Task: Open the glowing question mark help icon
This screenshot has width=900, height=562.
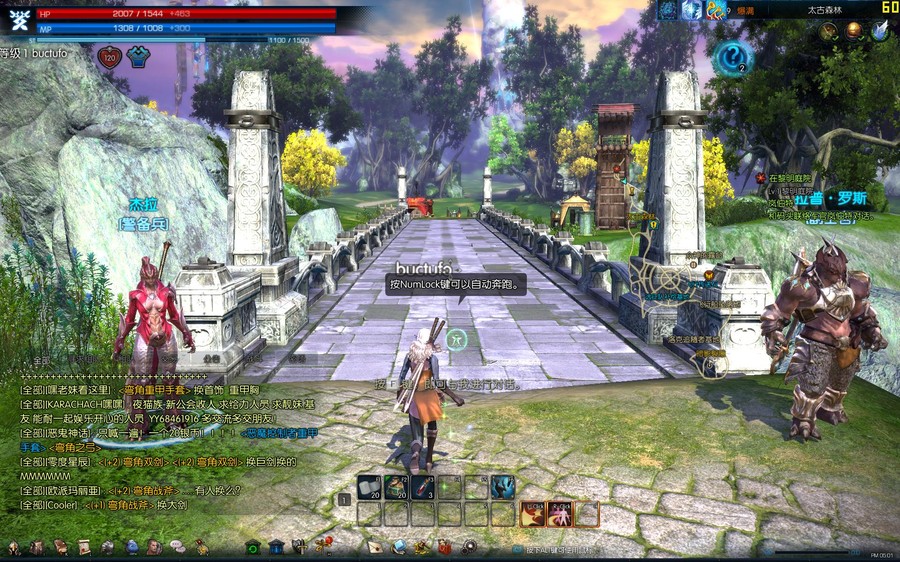Action: [733, 57]
